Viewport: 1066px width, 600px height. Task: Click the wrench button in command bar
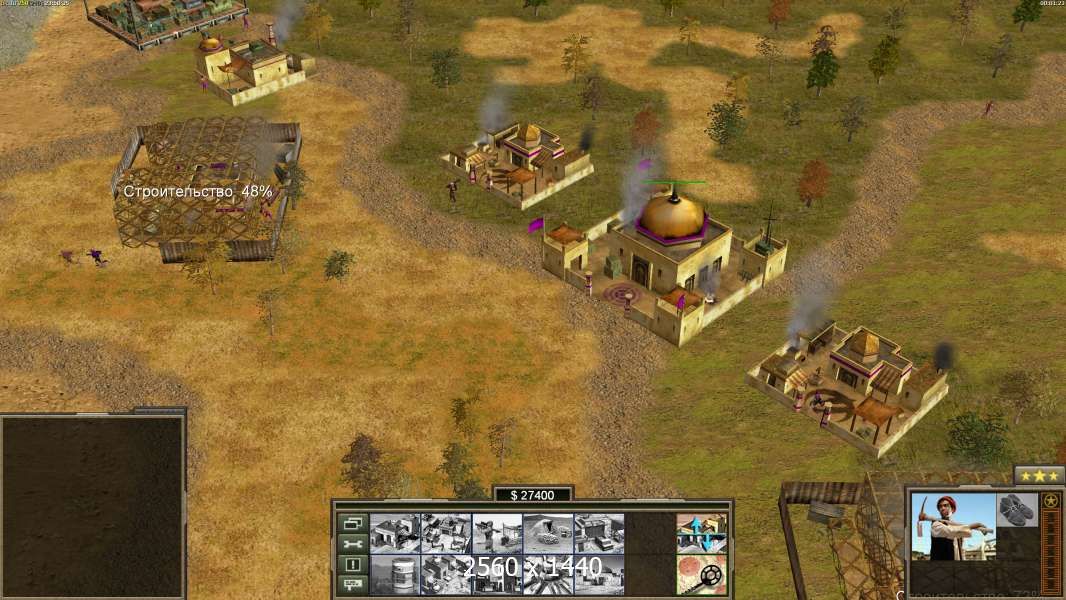coord(352,543)
